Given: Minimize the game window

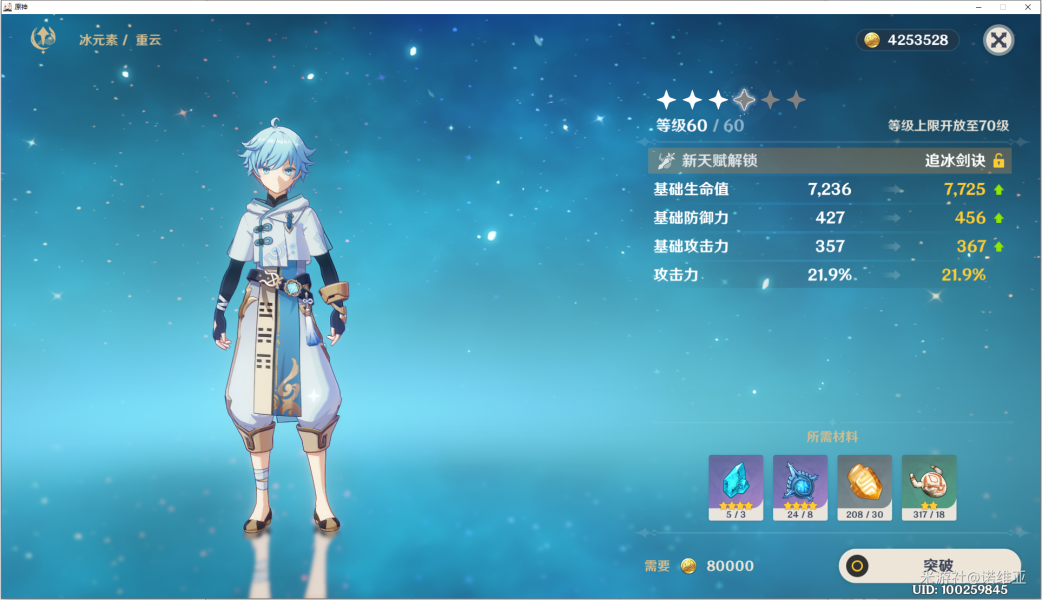Looking at the screenshot, I should (976, 7).
